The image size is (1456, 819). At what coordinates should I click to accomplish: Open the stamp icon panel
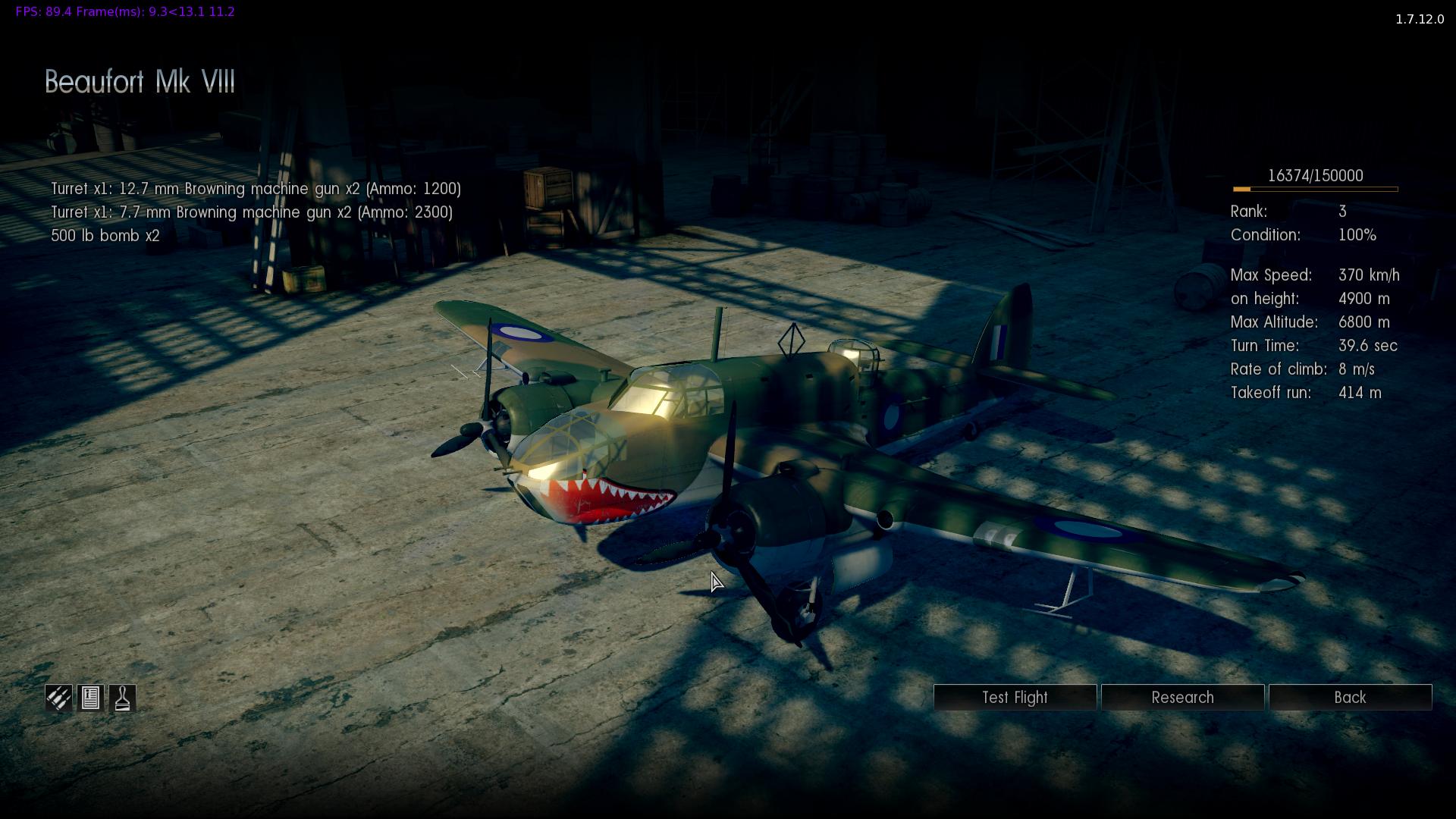click(123, 698)
